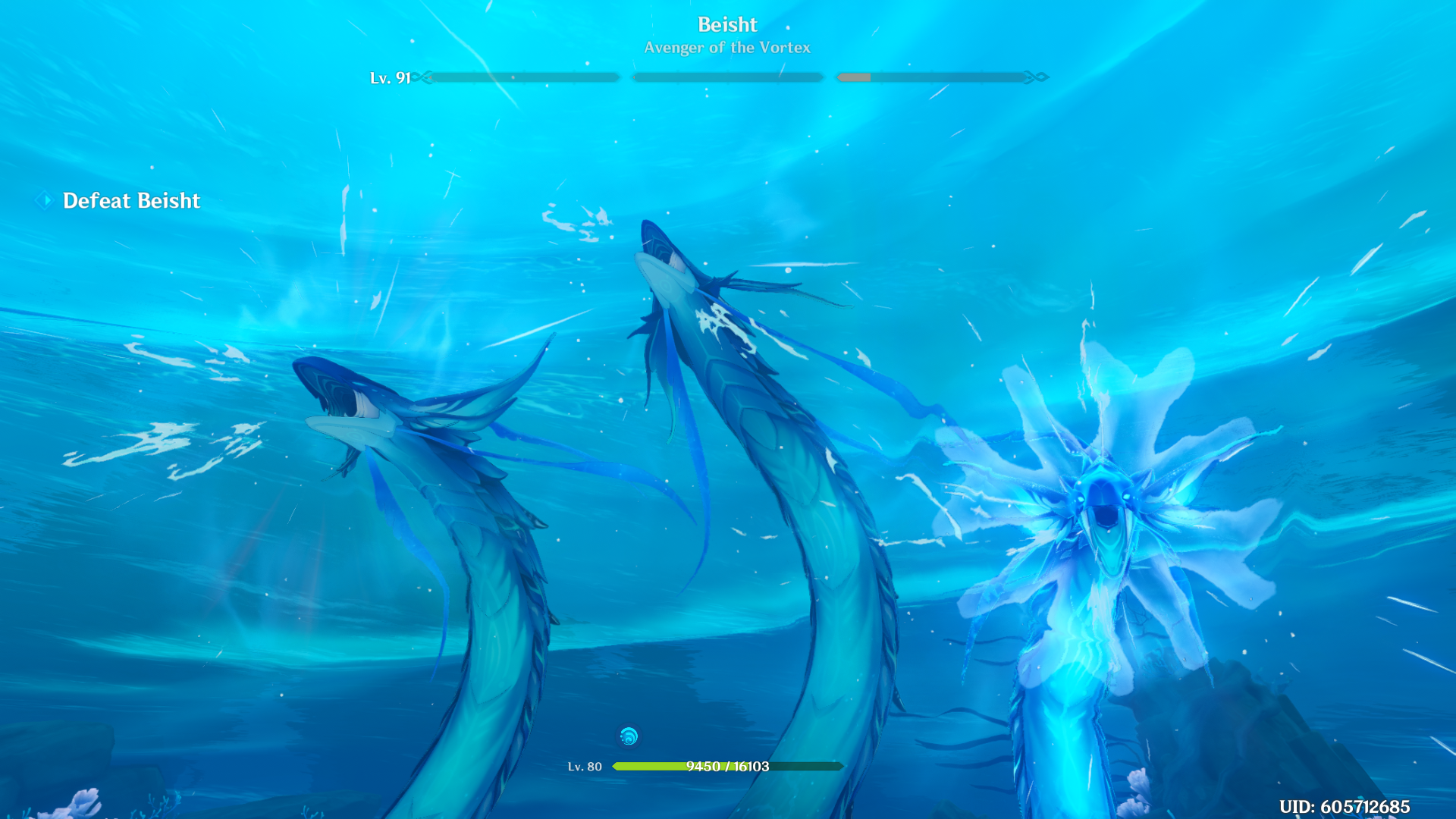Click the Hydro element icon above the HP bar
Screen dimensions: 1456x819
tap(628, 735)
